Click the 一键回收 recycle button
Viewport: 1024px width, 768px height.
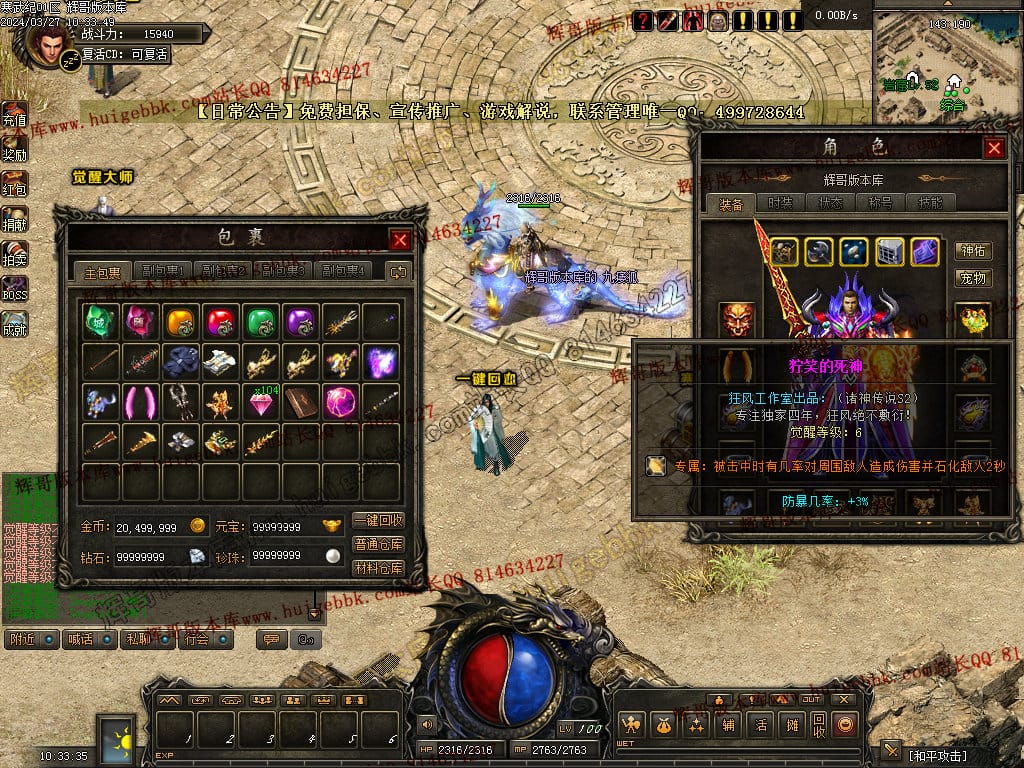coord(379,520)
